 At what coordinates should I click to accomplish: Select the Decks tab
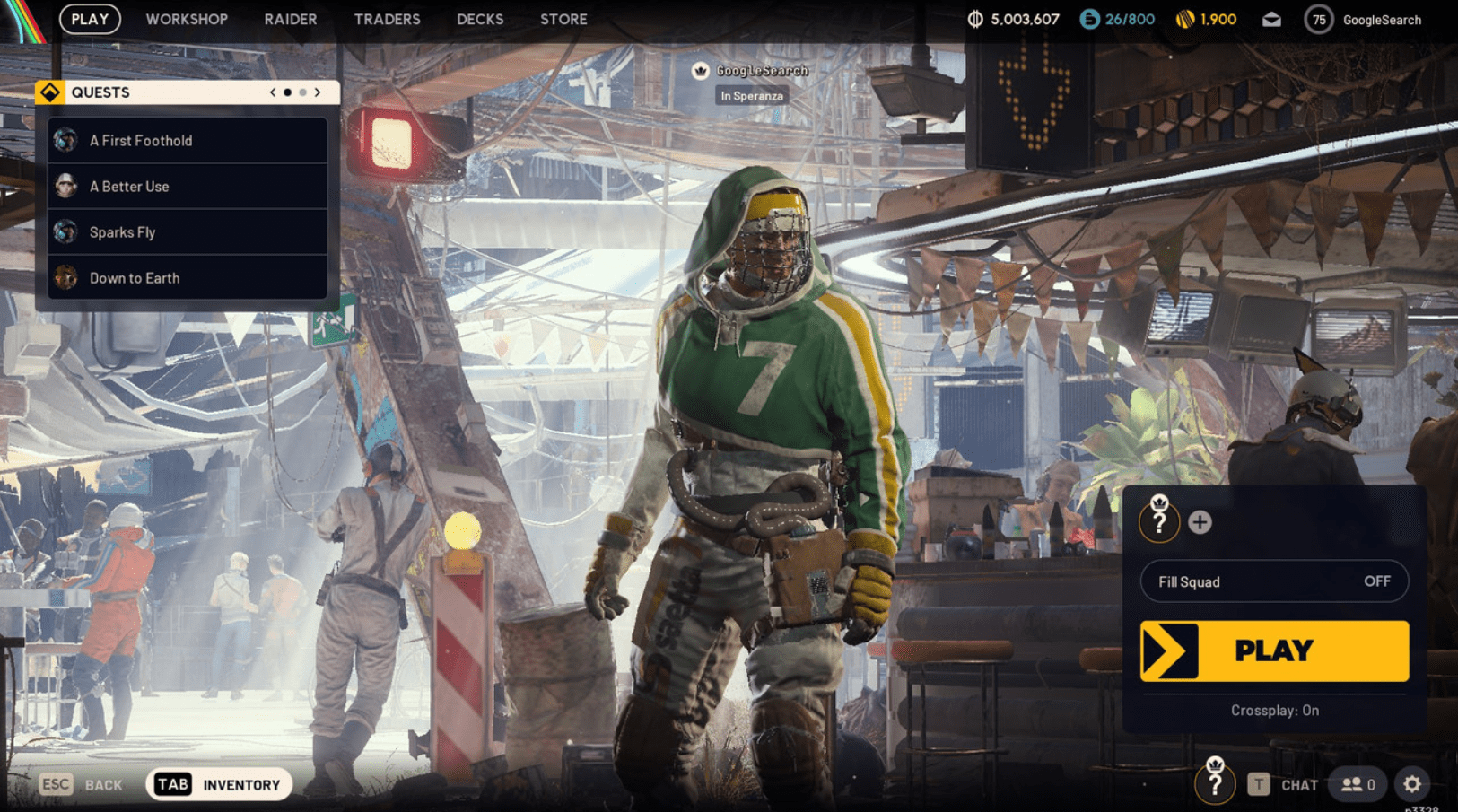tap(480, 19)
